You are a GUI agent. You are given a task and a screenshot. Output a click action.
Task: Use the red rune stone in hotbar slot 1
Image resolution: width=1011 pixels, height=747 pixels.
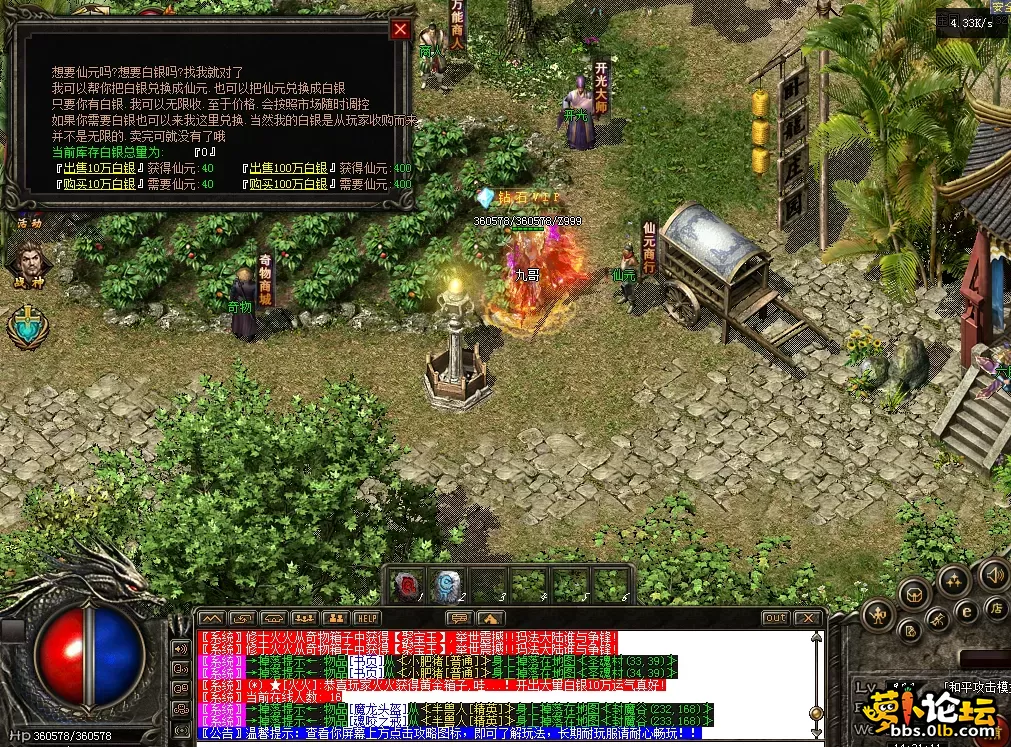(406, 585)
